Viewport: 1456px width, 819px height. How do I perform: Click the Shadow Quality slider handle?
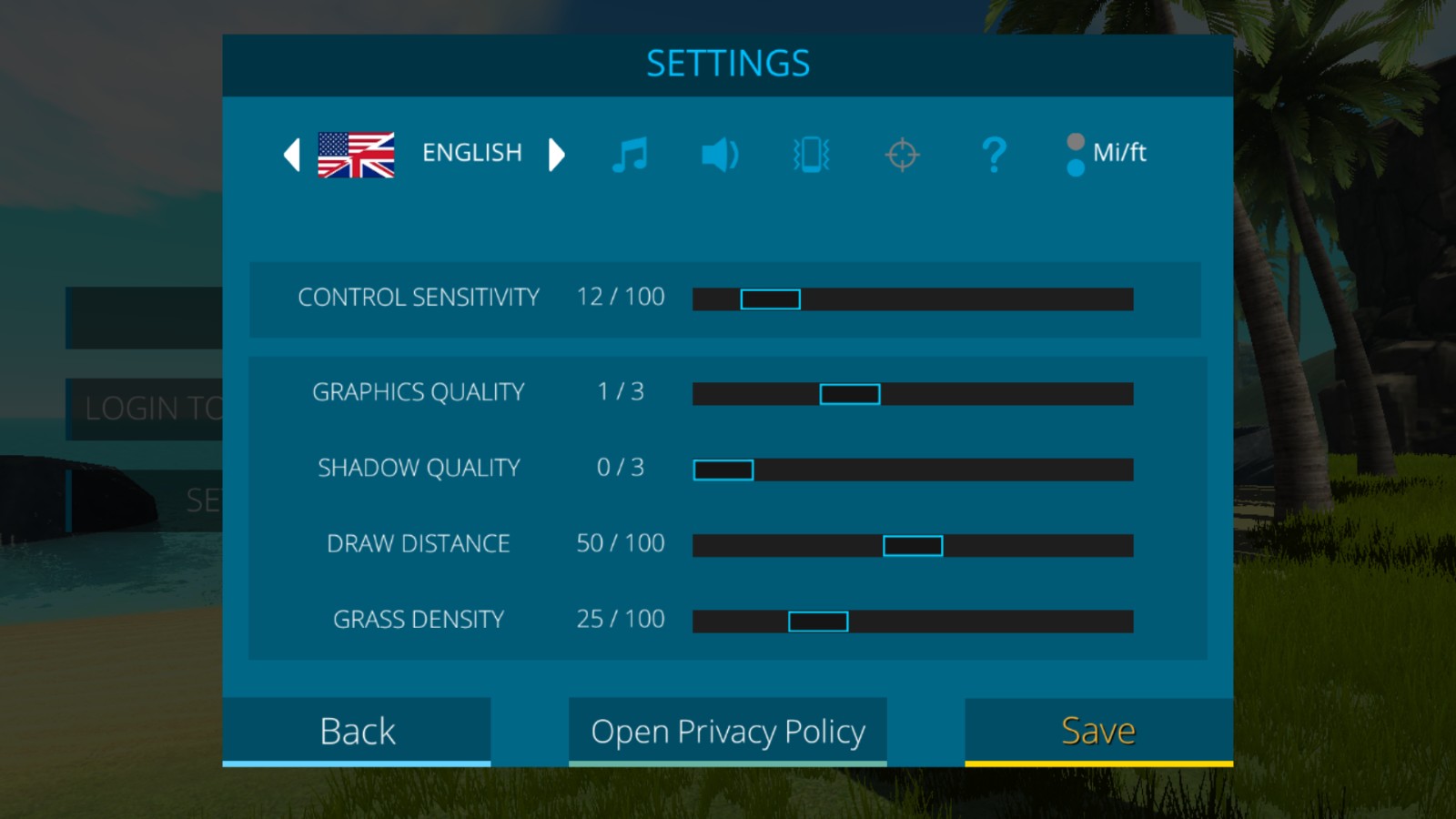(723, 470)
